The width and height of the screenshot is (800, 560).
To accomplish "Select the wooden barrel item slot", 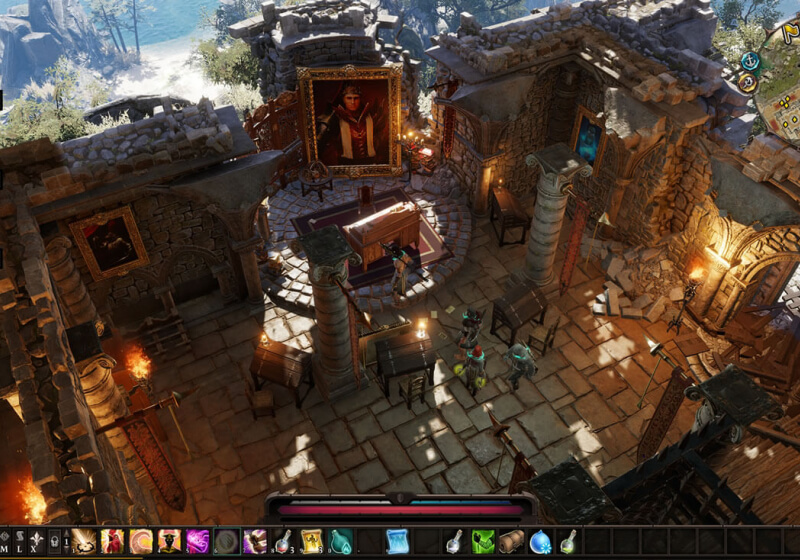I will pos(512,541).
